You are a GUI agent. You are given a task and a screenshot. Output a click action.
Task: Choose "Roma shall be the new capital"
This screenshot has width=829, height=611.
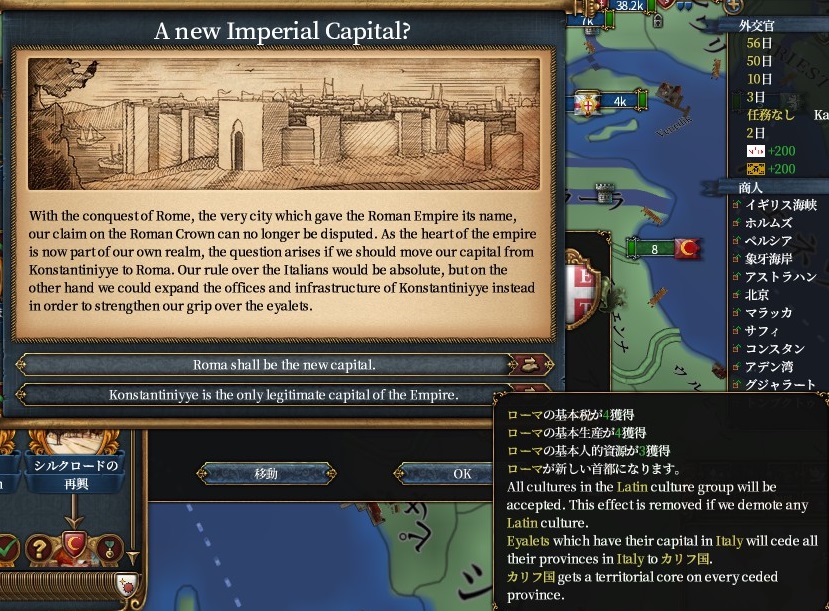[x=284, y=365]
